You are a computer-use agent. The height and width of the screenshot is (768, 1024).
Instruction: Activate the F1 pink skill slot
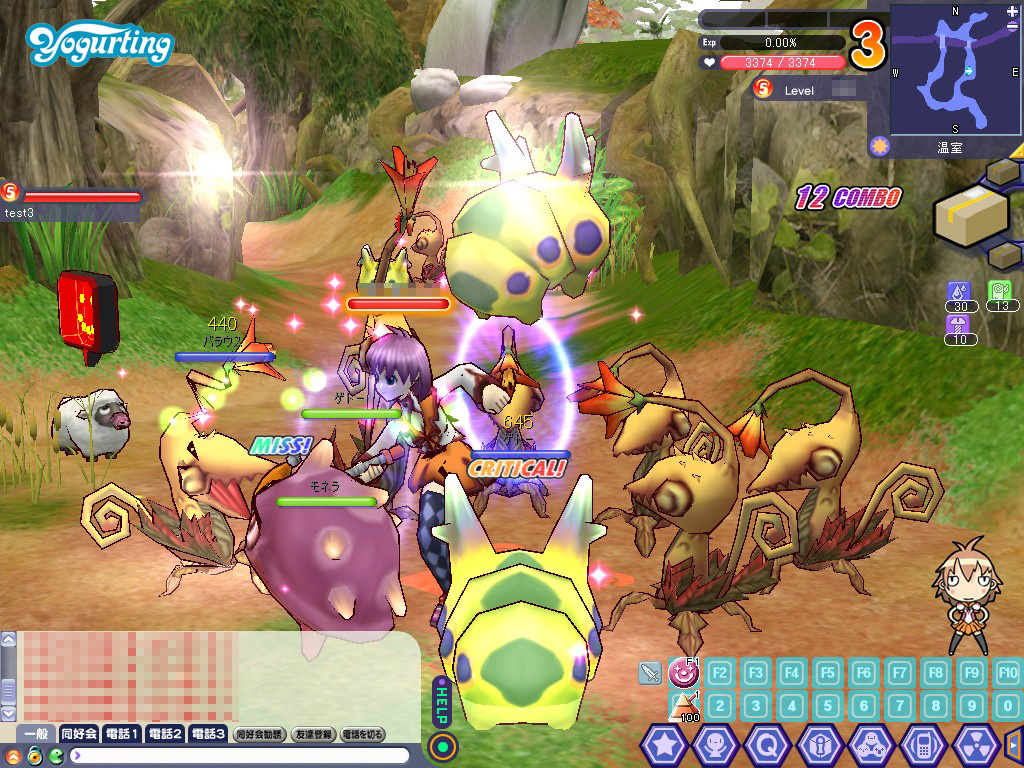pos(683,671)
